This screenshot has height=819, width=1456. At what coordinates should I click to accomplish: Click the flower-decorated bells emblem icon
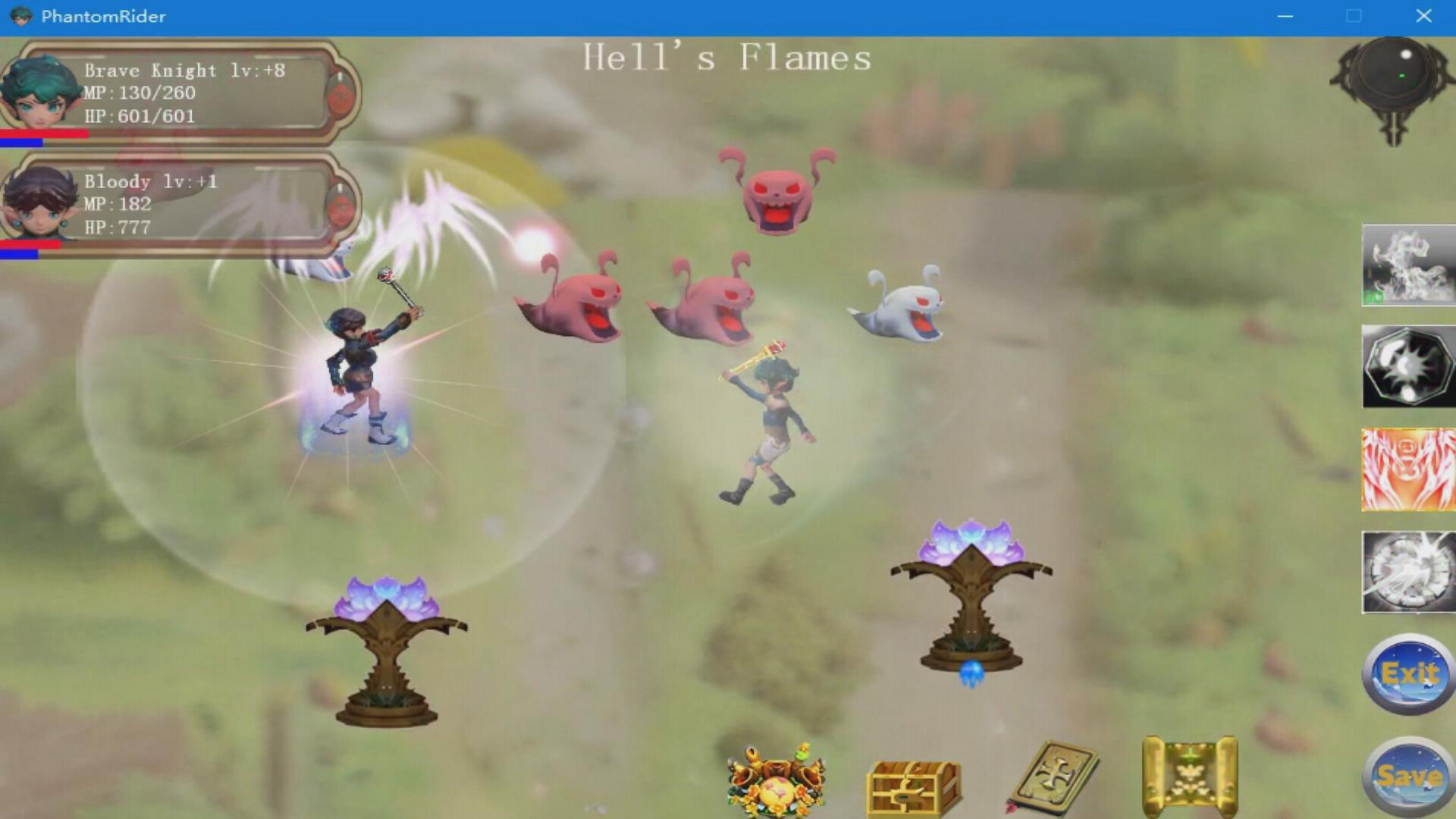775,781
